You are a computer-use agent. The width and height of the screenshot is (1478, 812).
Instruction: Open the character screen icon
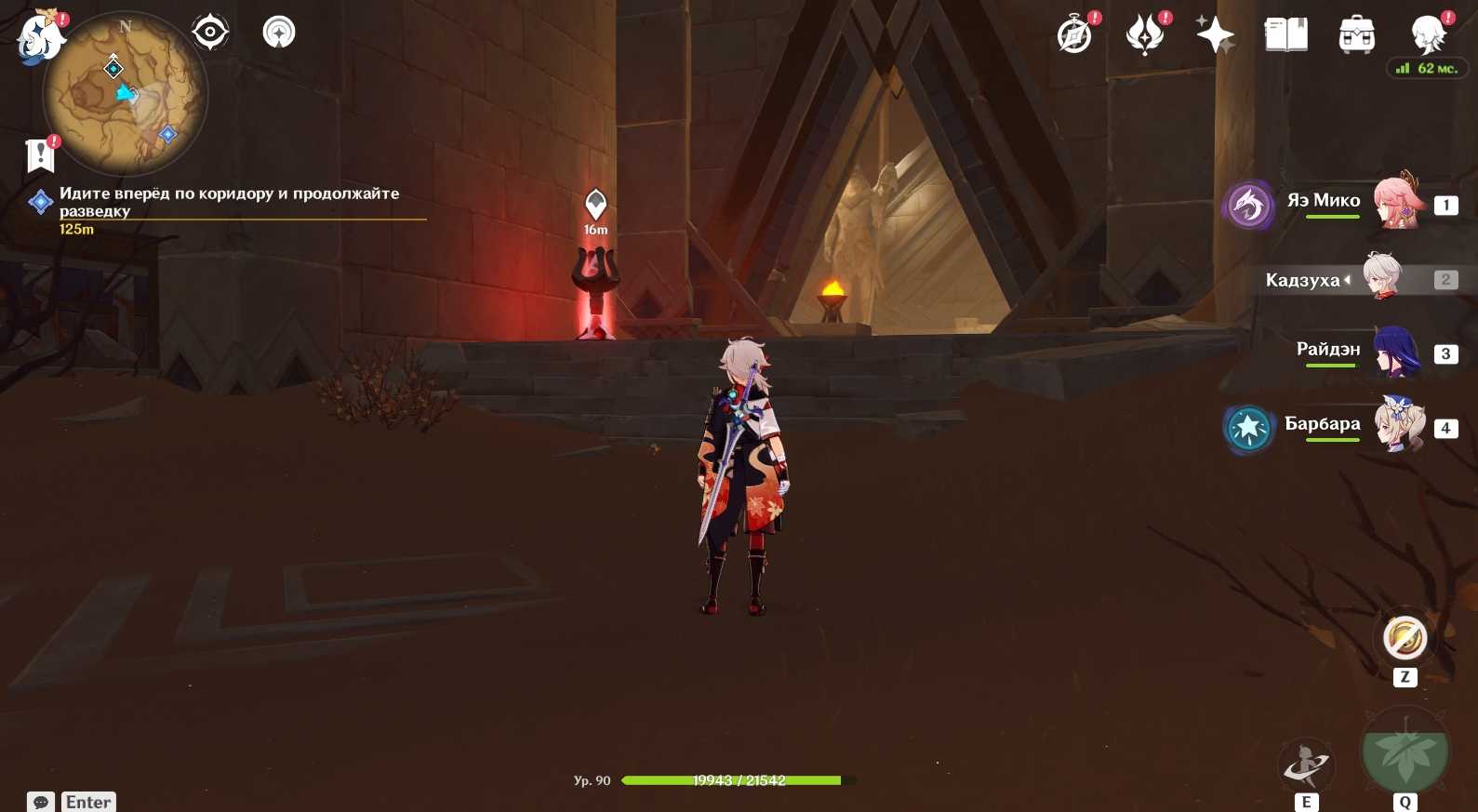click(x=1428, y=35)
